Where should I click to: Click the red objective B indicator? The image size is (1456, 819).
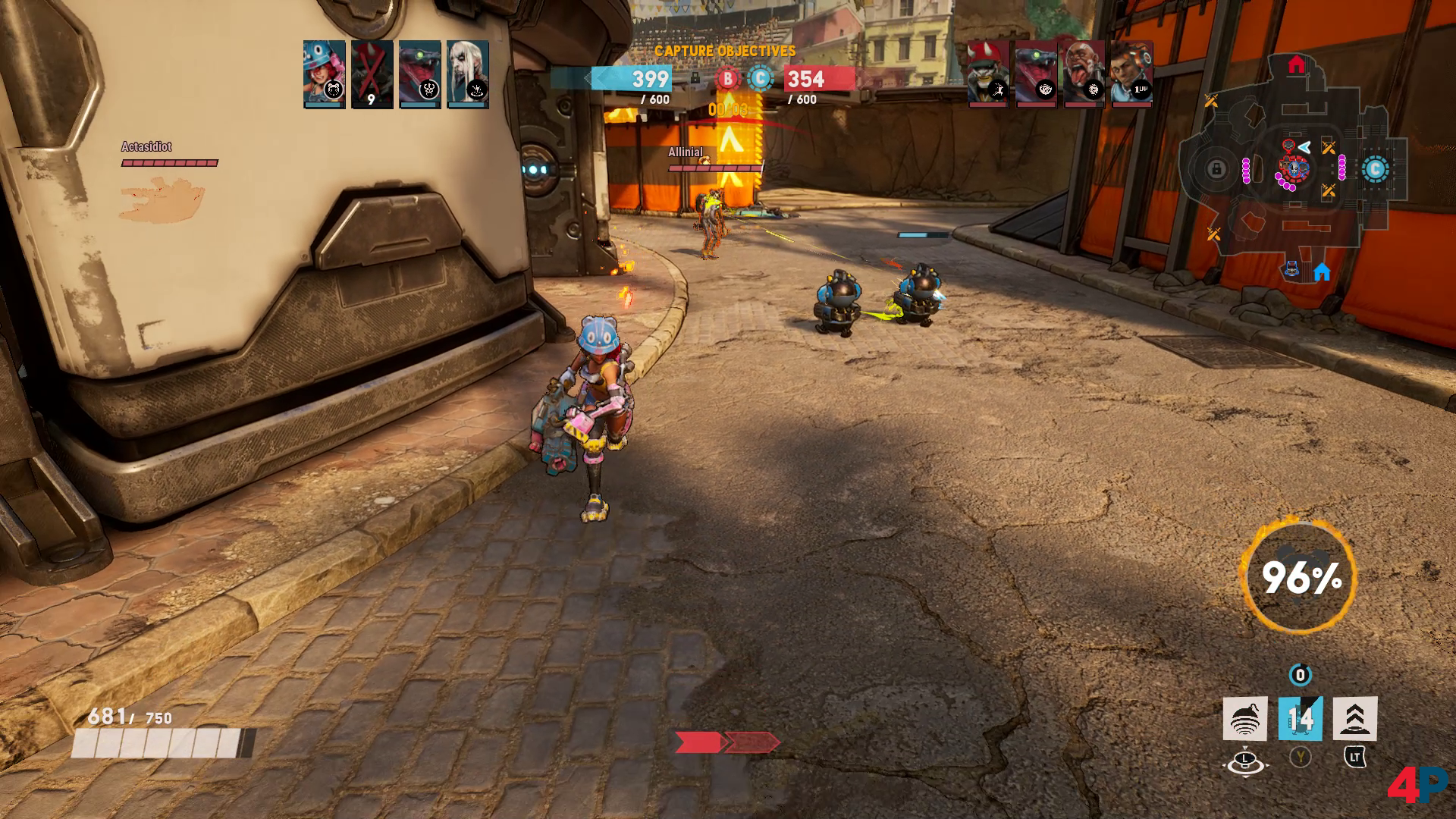(x=728, y=78)
